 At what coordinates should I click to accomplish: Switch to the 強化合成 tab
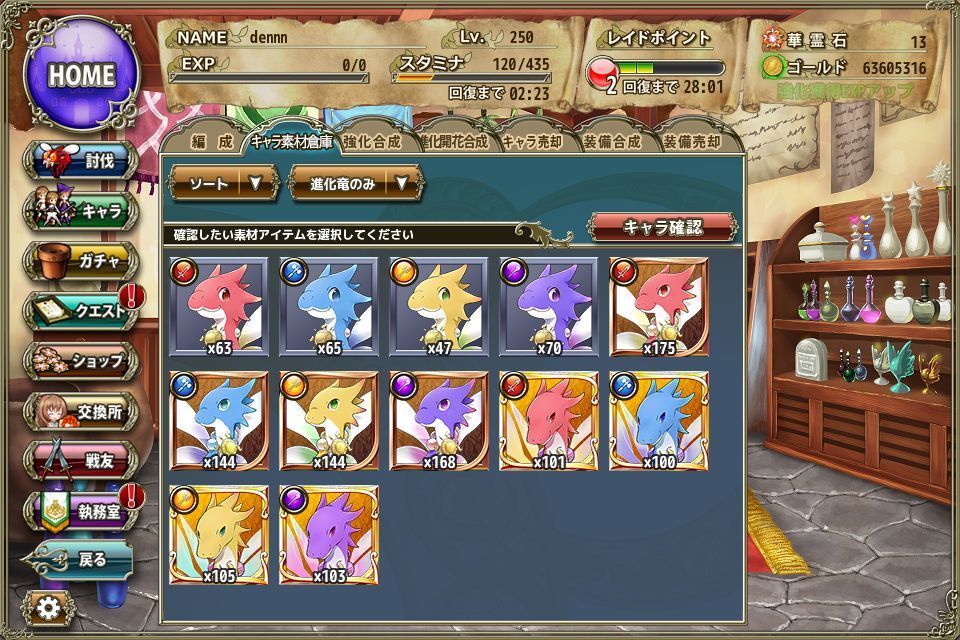(x=371, y=142)
